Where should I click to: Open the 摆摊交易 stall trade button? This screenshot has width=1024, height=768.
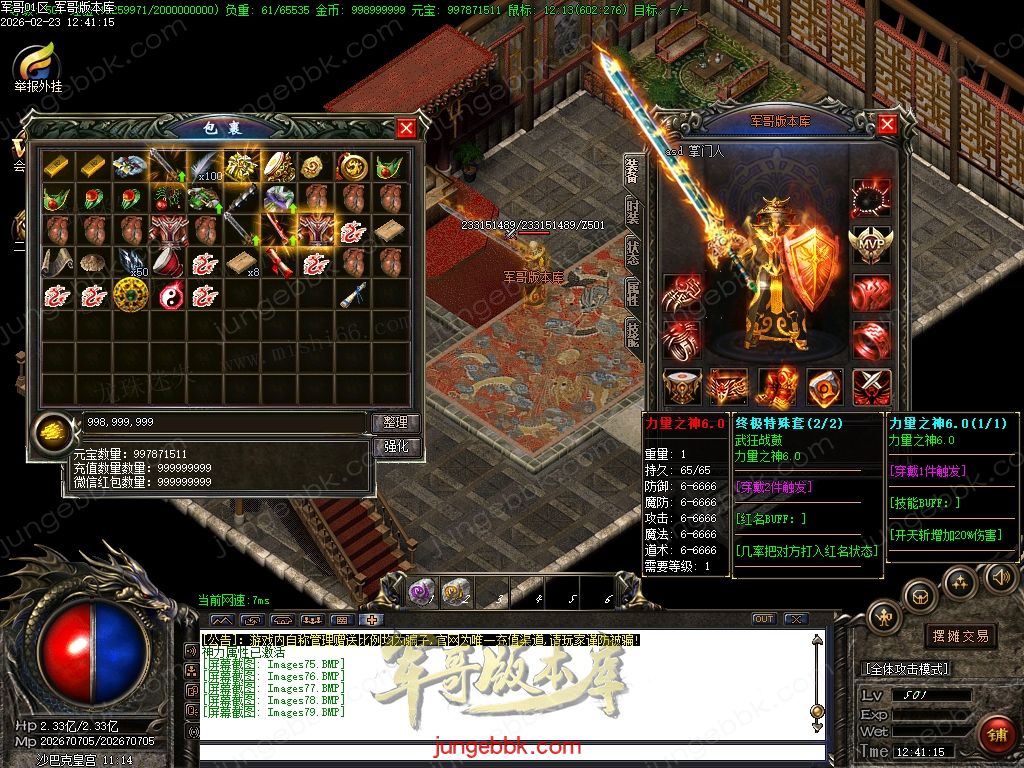coord(932,636)
